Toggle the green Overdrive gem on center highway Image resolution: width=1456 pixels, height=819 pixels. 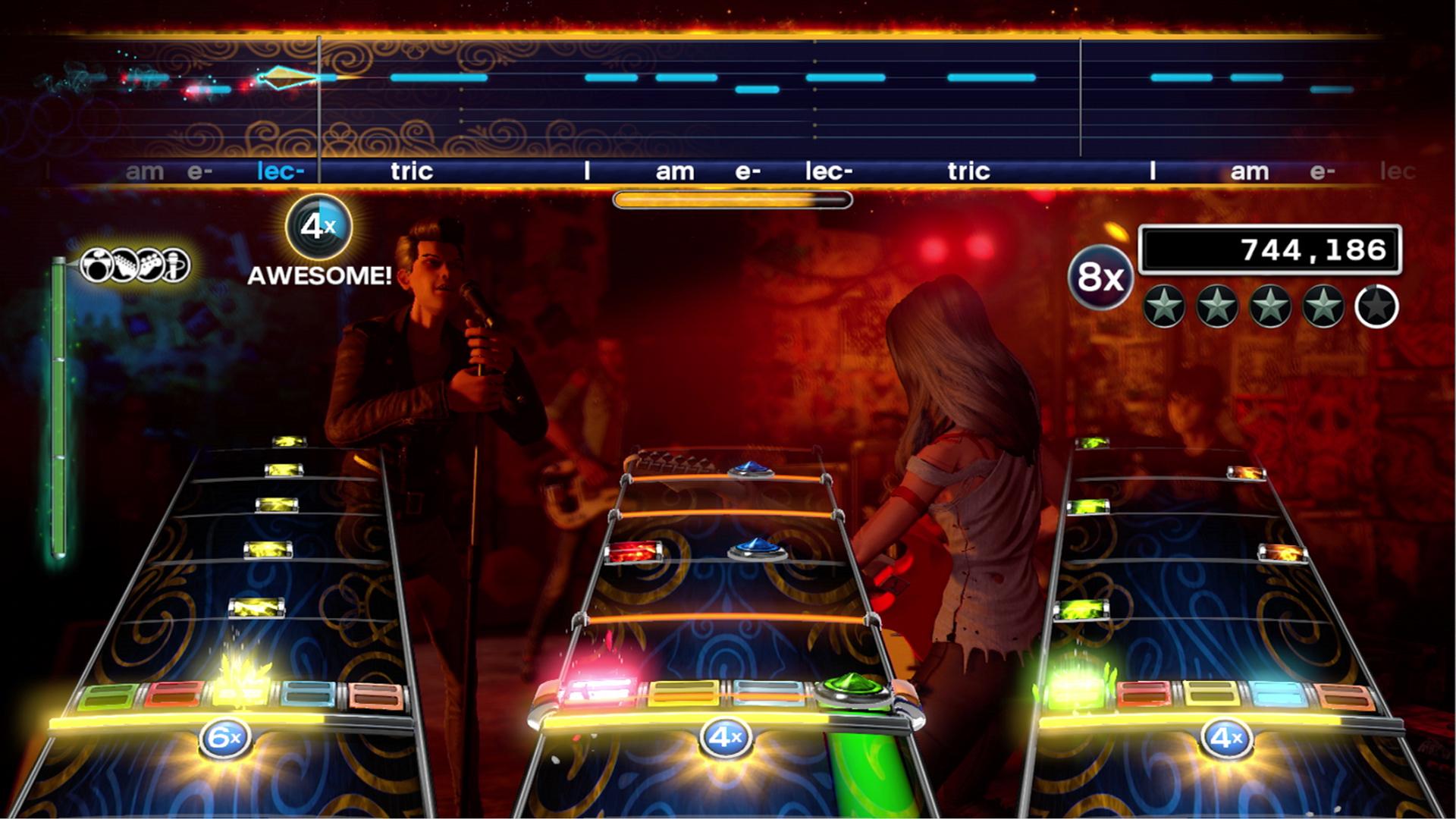pos(853,682)
